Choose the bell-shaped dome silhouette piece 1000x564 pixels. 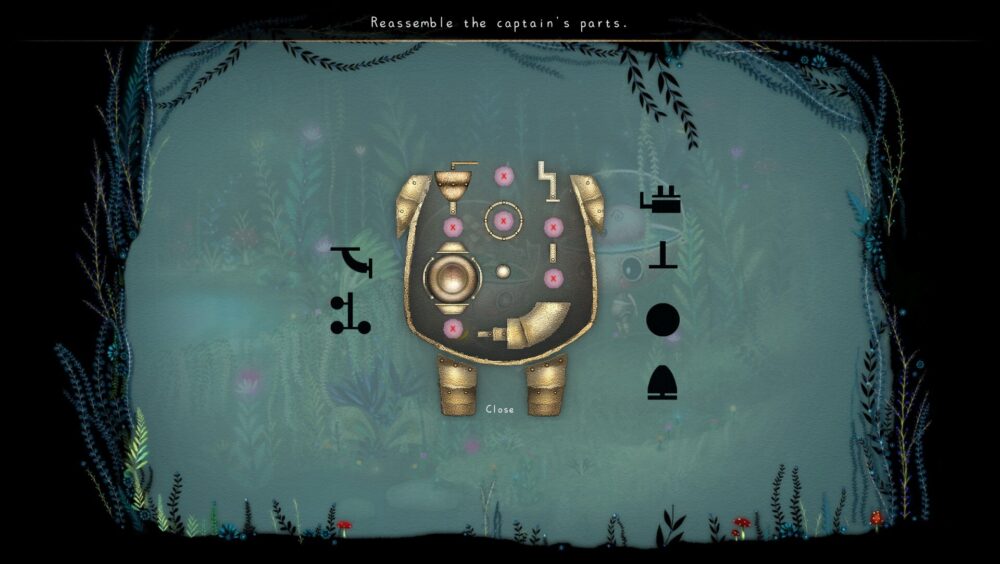tap(662, 382)
